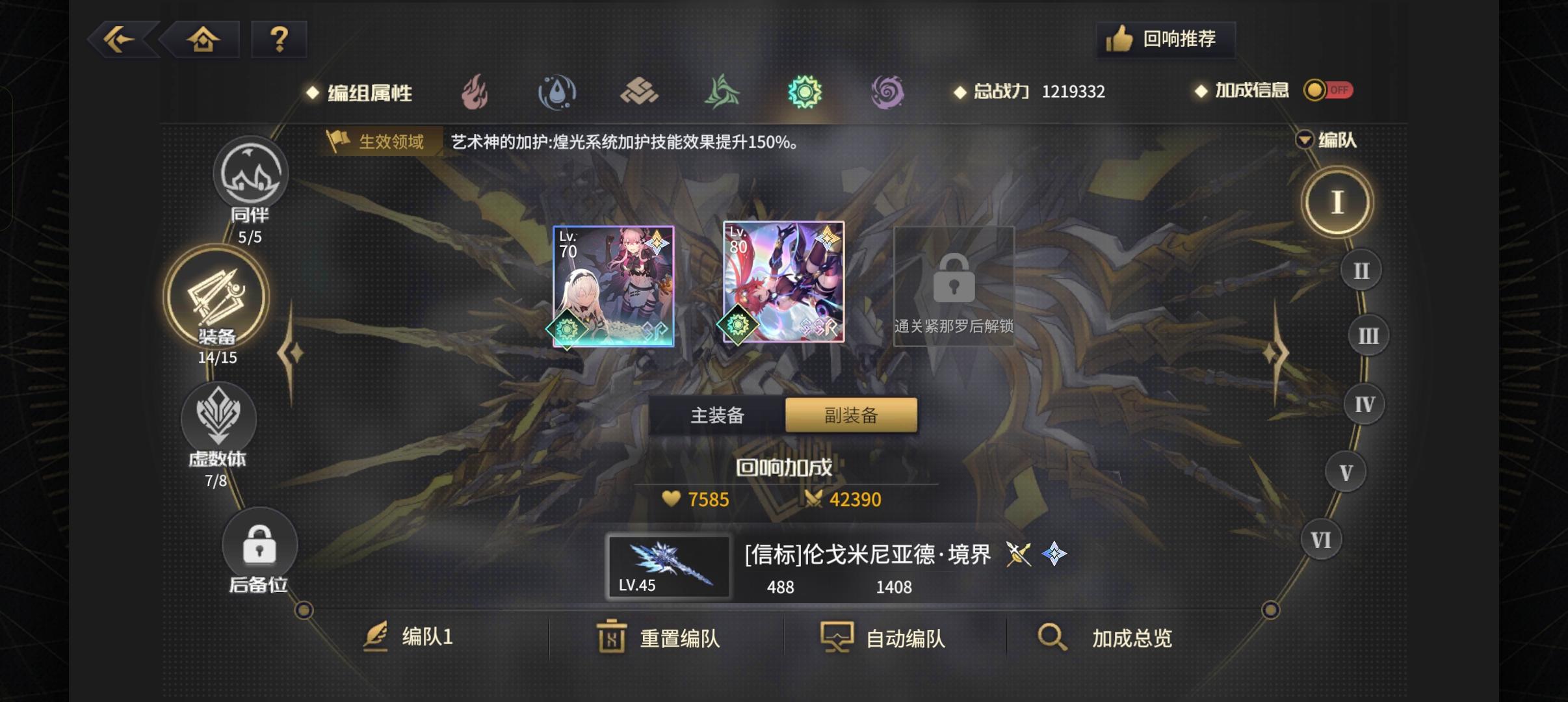Viewport: 1568px width, 702px height.
Task: Click the dark element filter icon
Action: pyautogui.click(x=887, y=92)
